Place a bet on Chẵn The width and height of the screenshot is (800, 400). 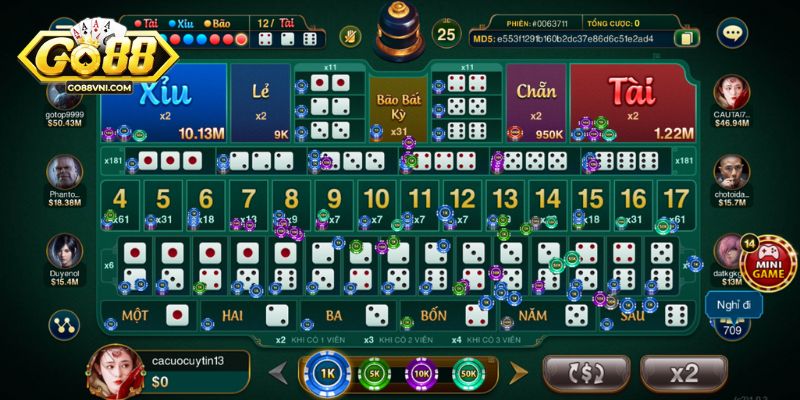pos(536,102)
